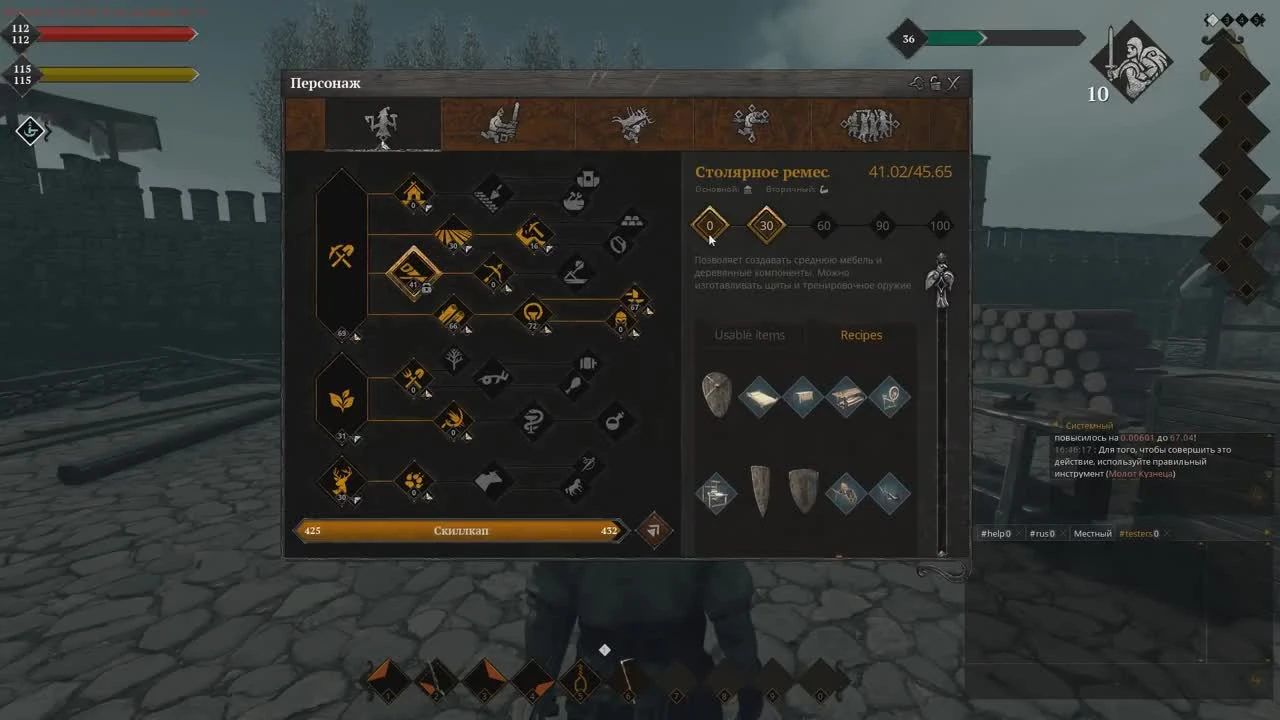Toggle the padlock on the carpentry skill node
This screenshot has height=720, width=1280.
click(427, 286)
